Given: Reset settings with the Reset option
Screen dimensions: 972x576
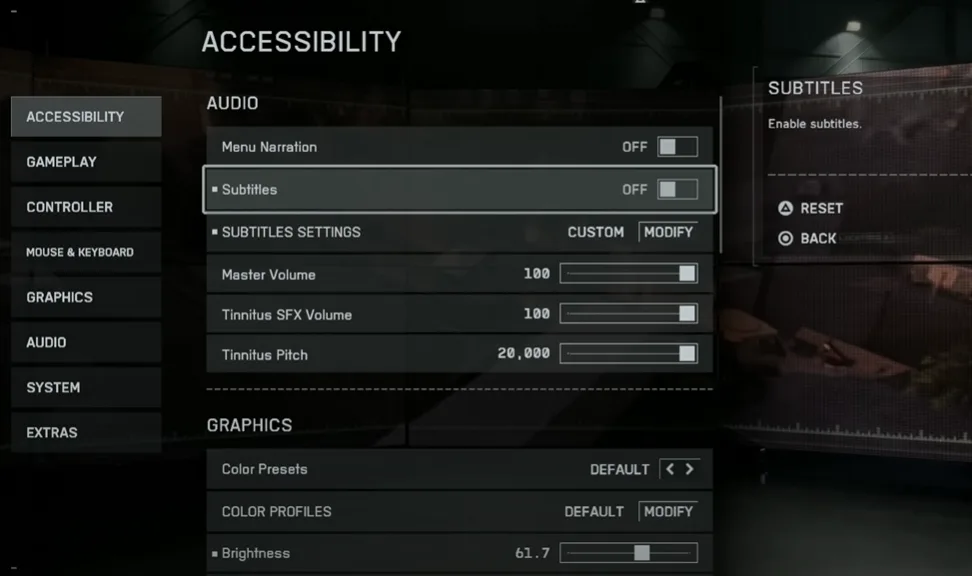Looking at the screenshot, I should (811, 208).
